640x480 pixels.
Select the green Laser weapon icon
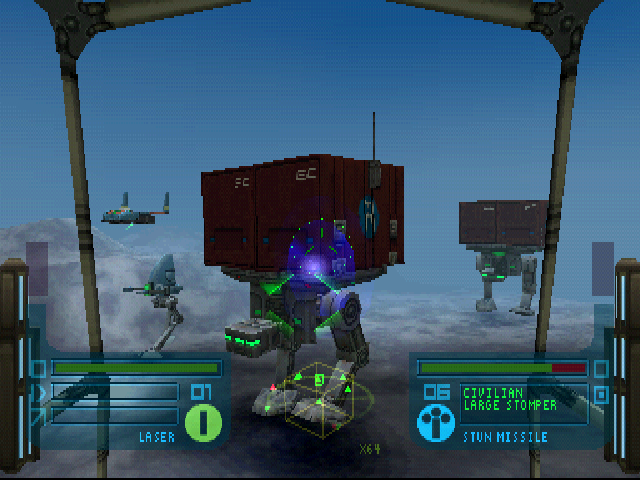click(203, 421)
